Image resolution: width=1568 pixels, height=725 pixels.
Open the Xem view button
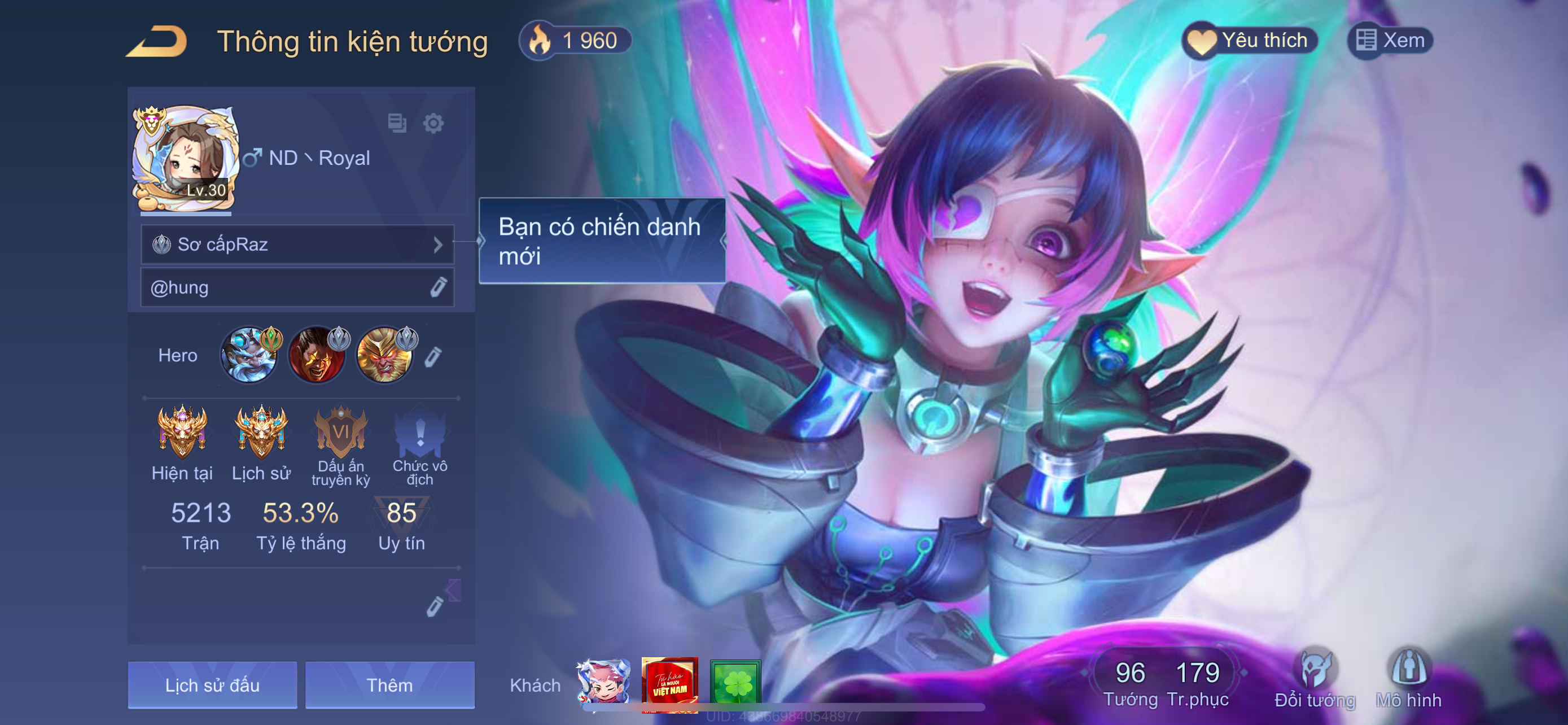pos(1390,41)
